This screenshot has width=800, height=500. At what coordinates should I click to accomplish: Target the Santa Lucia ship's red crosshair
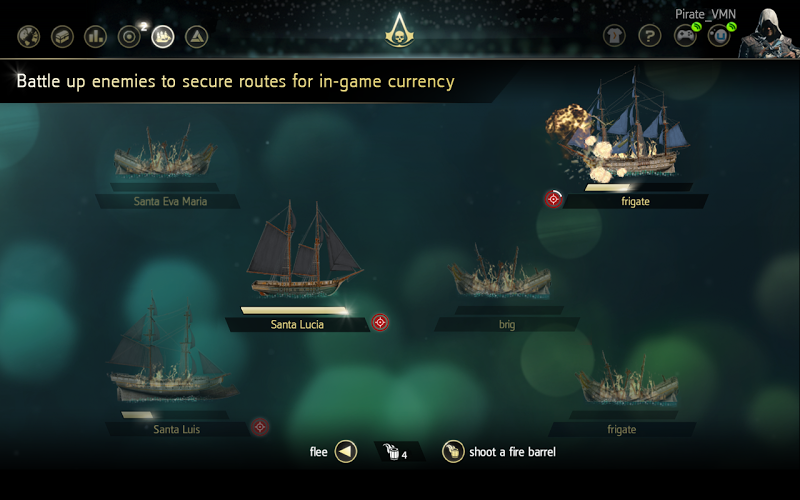[x=380, y=322]
